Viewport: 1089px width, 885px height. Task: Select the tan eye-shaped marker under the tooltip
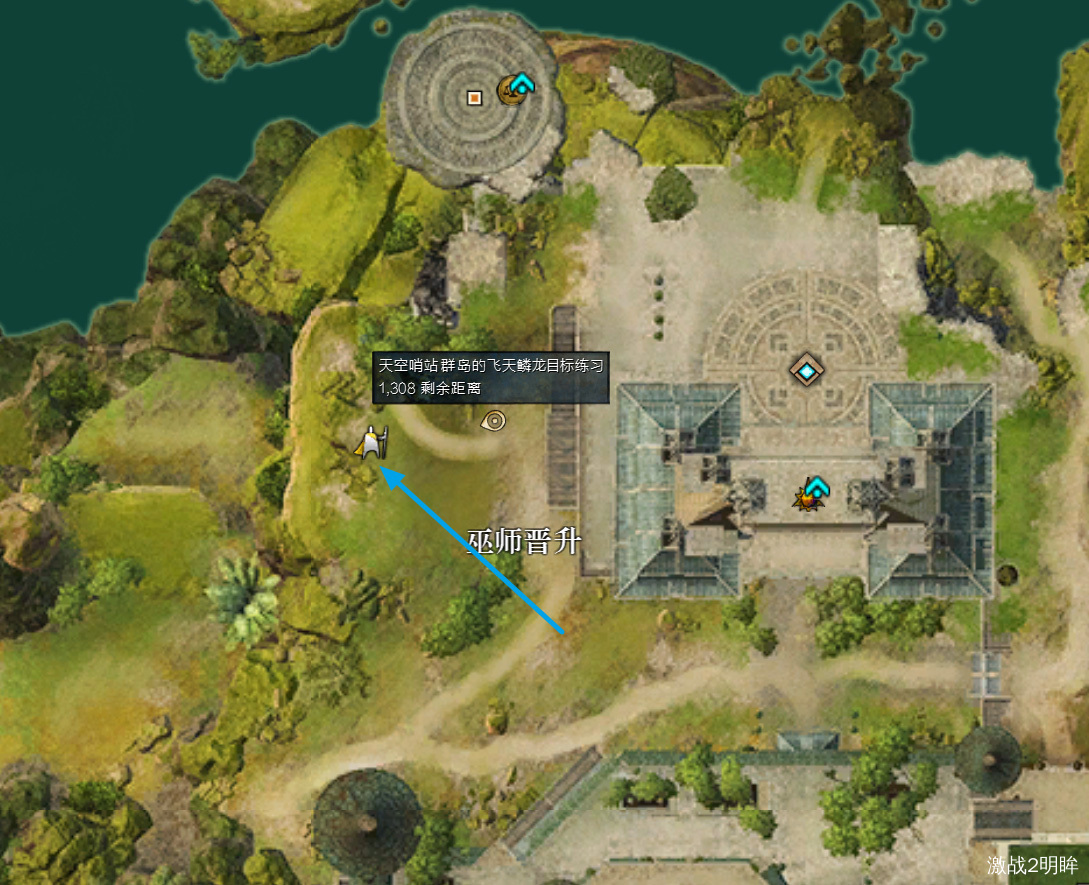point(493,421)
